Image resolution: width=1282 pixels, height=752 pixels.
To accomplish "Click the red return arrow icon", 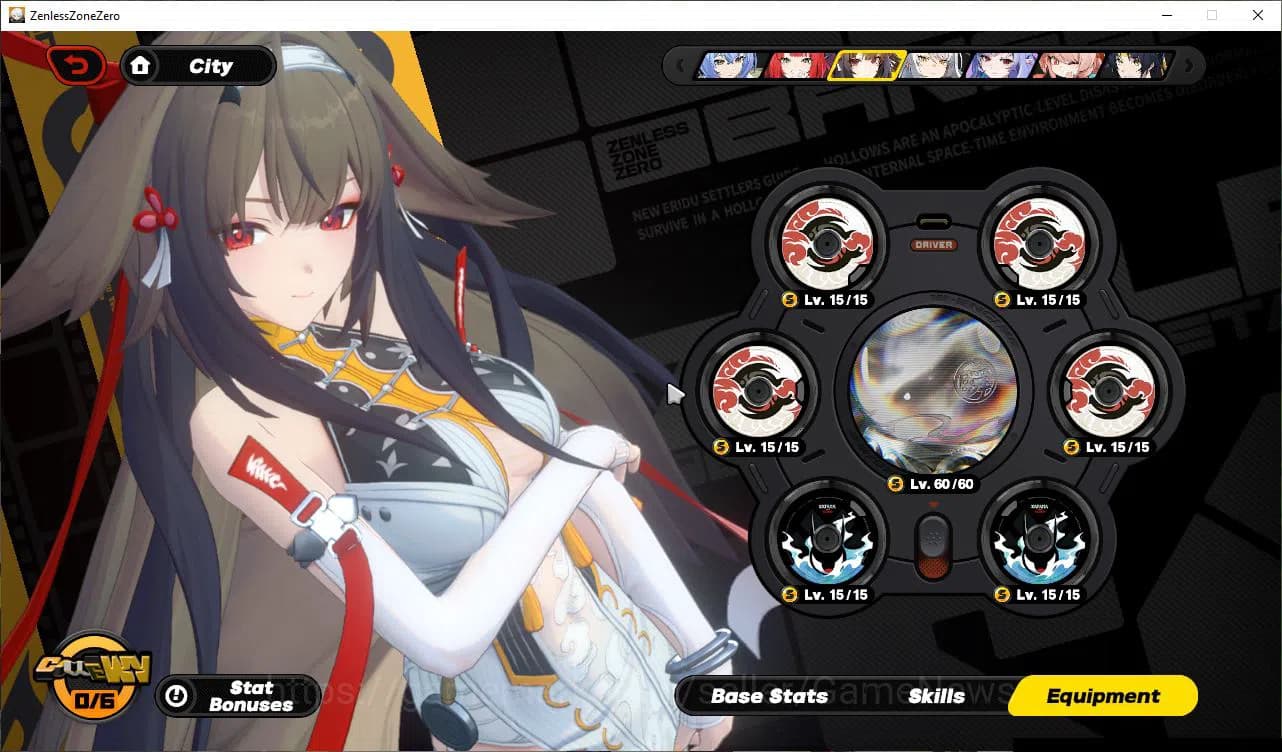I will tap(75, 64).
